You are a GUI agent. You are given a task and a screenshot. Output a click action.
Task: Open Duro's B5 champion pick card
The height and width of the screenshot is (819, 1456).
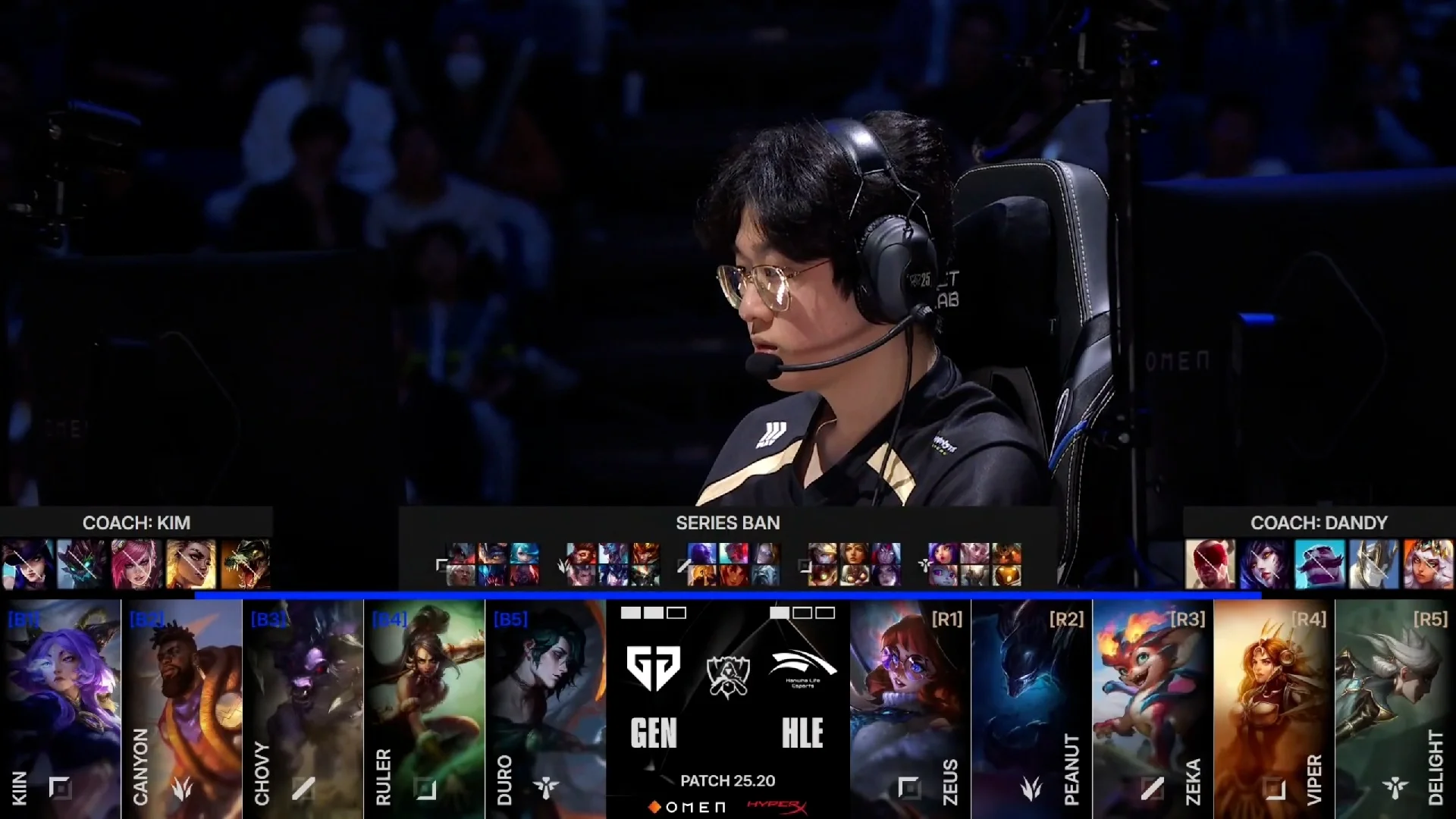pos(546,709)
